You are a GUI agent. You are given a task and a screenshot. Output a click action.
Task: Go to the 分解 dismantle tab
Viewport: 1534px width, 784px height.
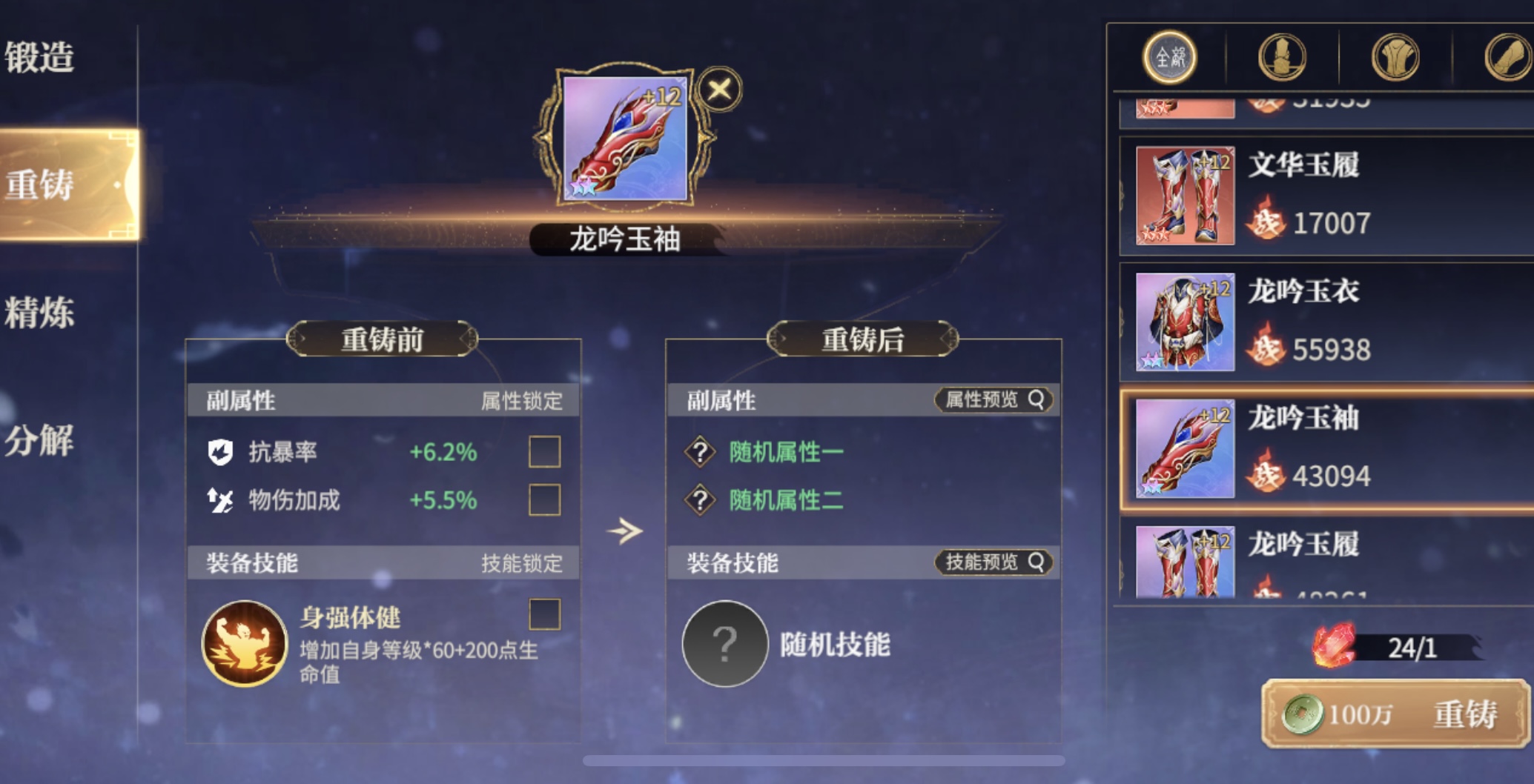click(x=41, y=440)
